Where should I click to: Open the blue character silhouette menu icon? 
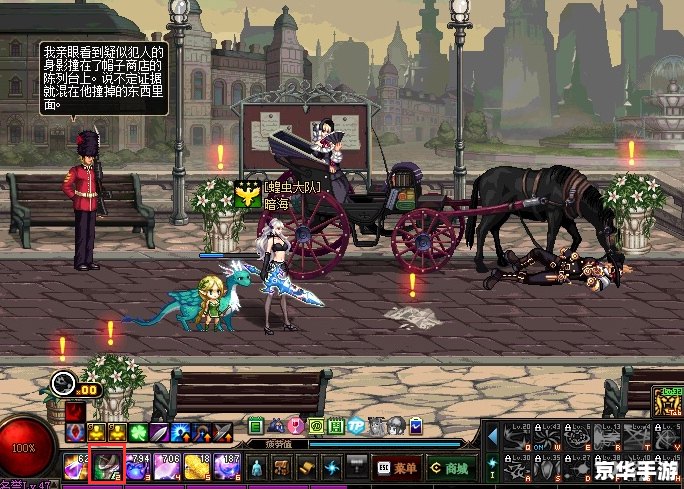coord(256,467)
